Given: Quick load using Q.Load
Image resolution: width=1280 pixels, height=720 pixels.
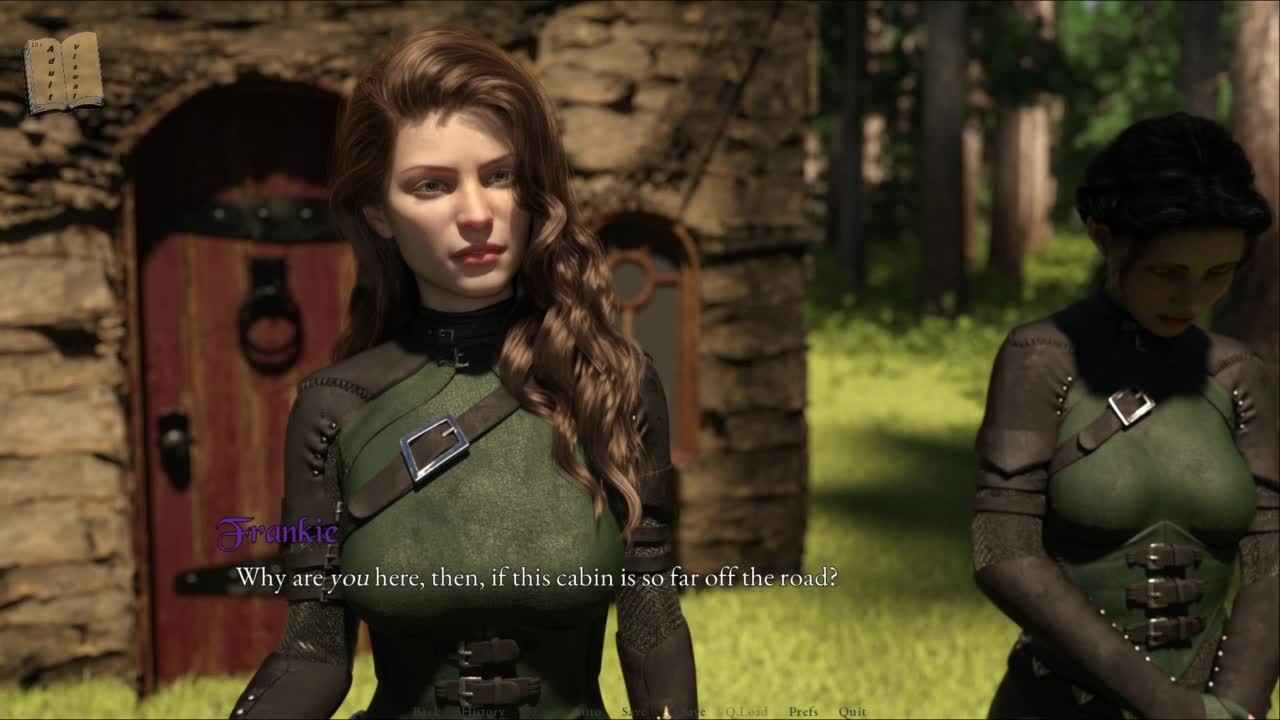Looking at the screenshot, I should point(747,712).
